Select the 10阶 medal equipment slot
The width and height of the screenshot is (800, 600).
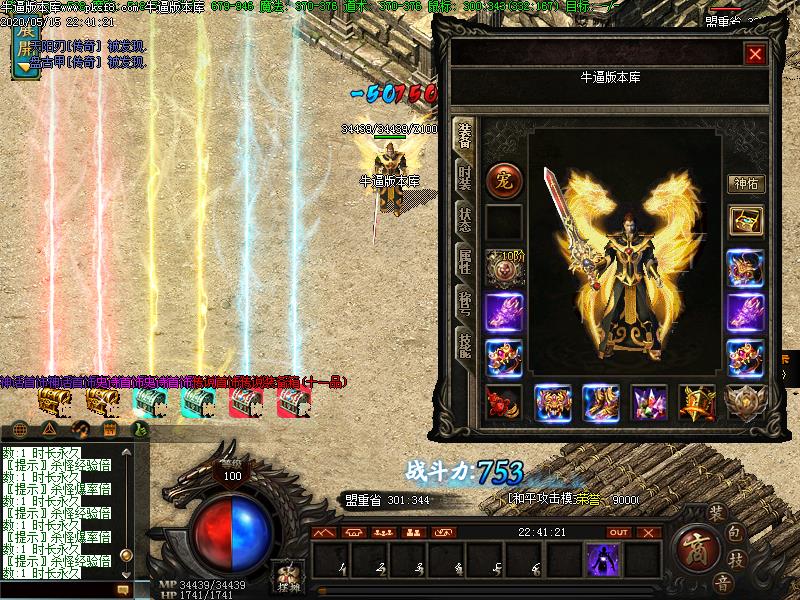click(503, 267)
